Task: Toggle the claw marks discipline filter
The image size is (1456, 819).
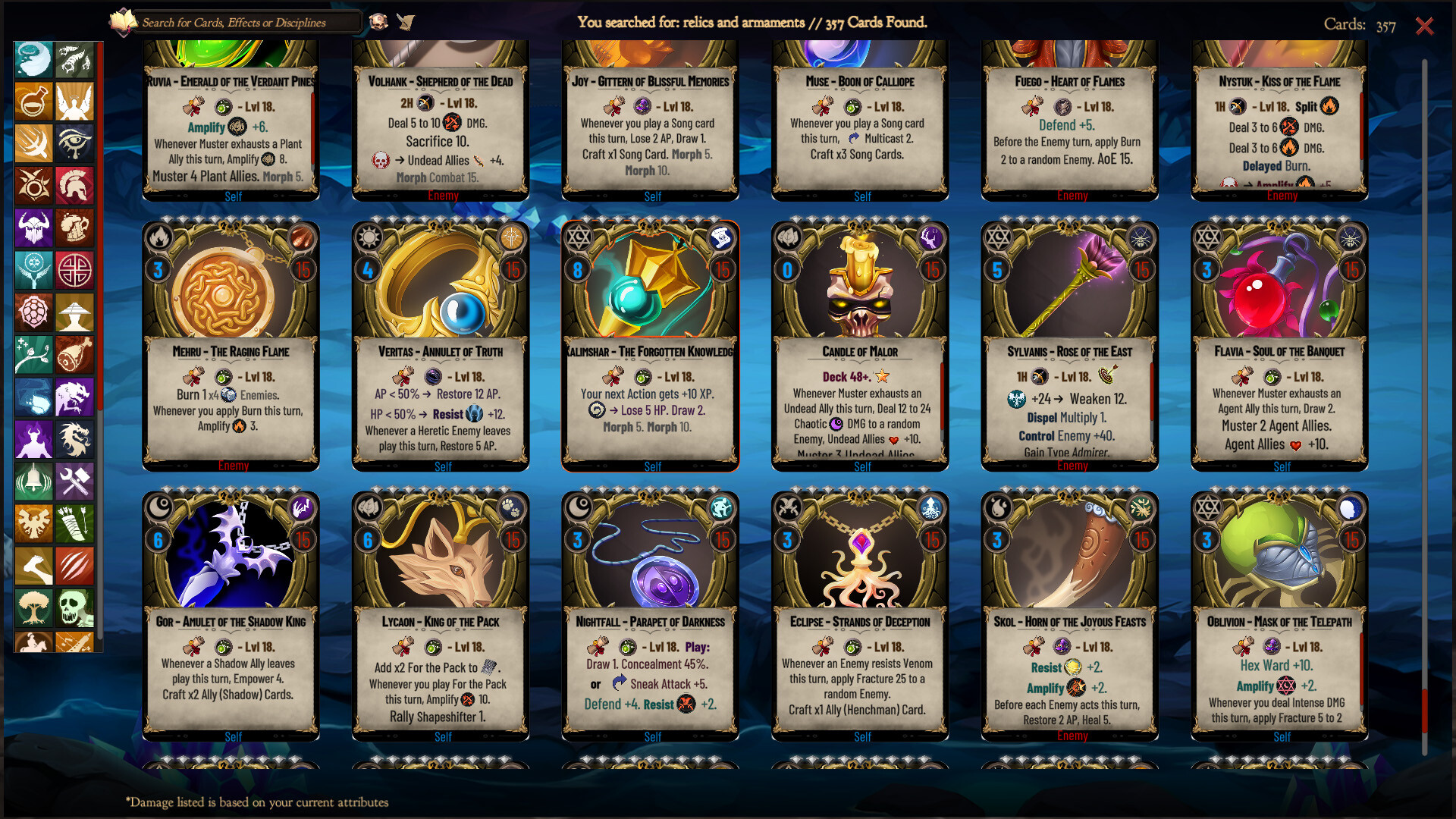Action: point(74,566)
